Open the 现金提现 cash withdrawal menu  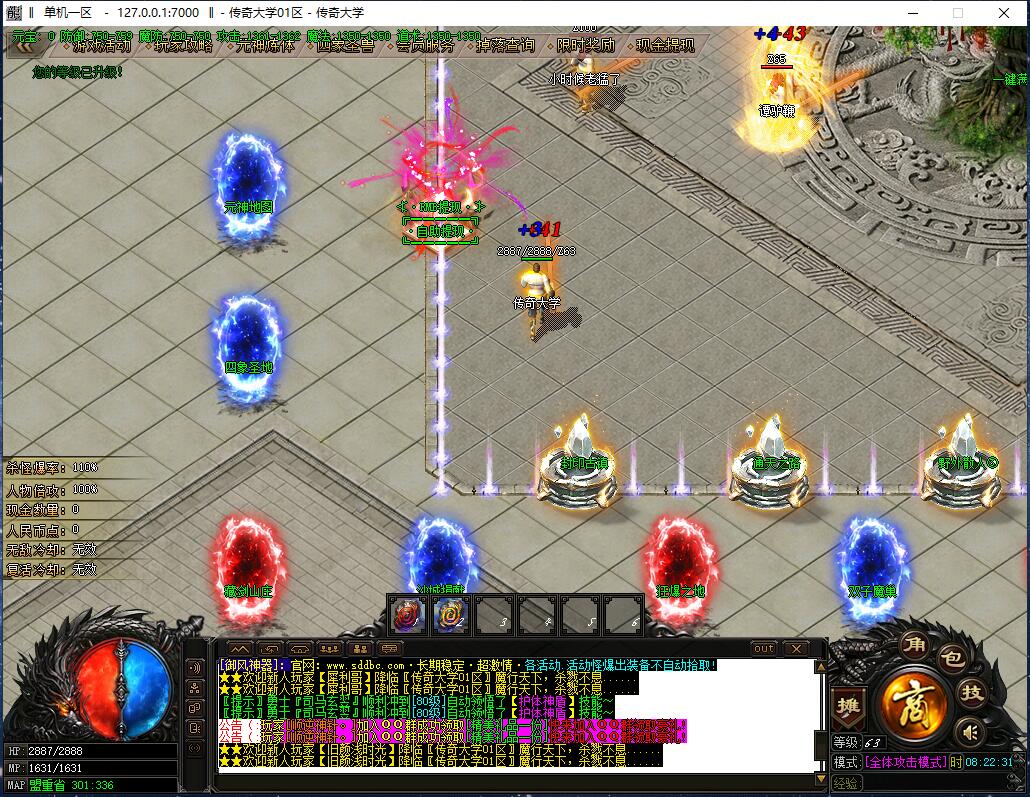click(665, 46)
